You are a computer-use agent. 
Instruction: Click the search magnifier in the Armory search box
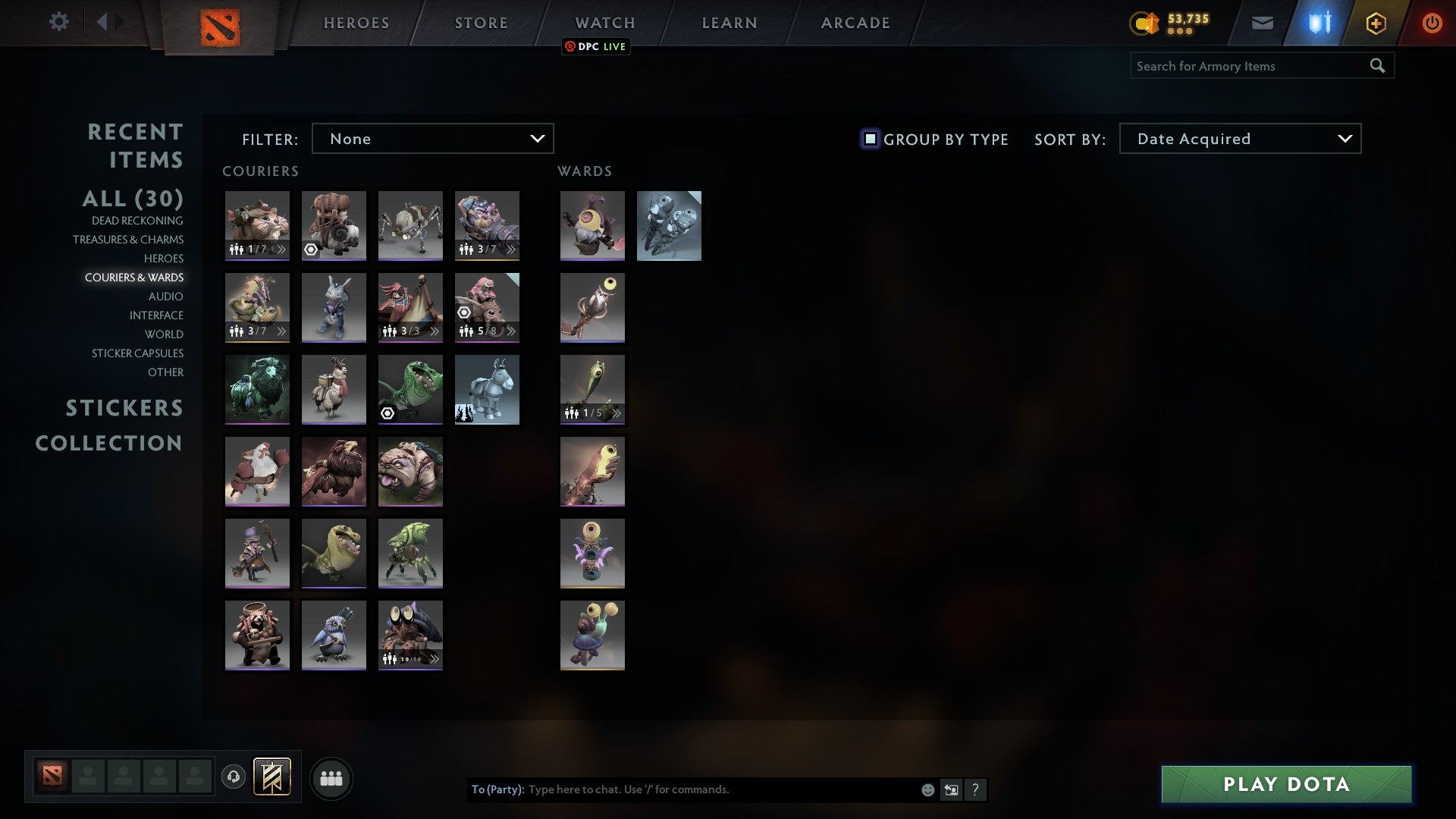point(1377,66)
